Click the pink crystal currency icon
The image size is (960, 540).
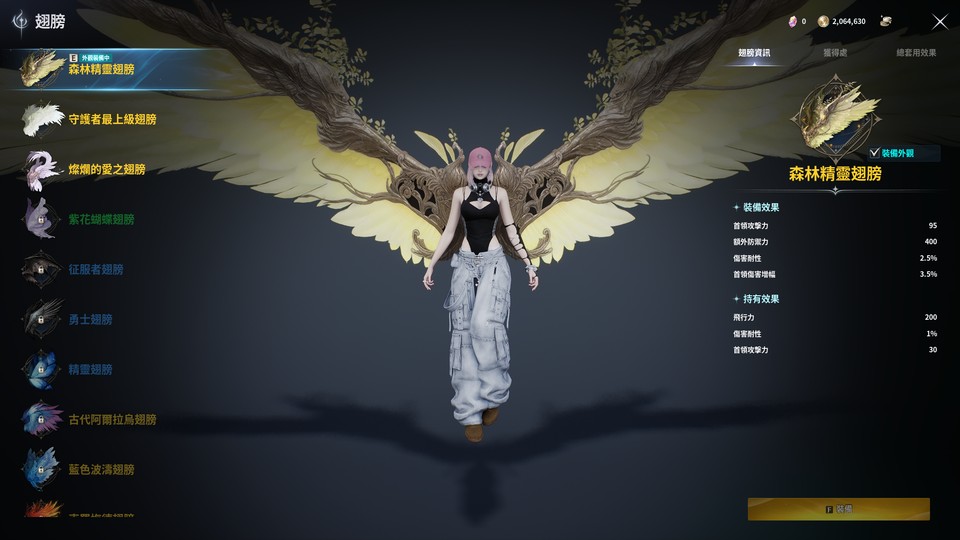[793, 21]
